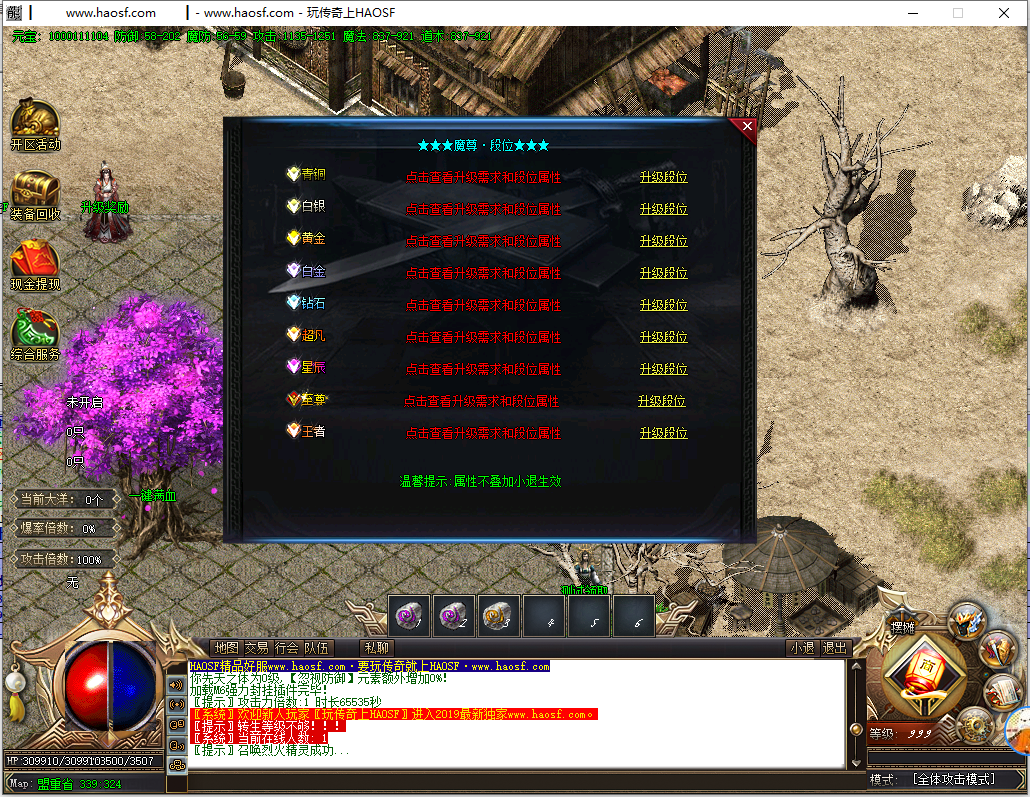The height and width of the screenshot is (797, 1030).
Task: Click 升级段位 for the 黄金 rank
Action: click(663, 241)
